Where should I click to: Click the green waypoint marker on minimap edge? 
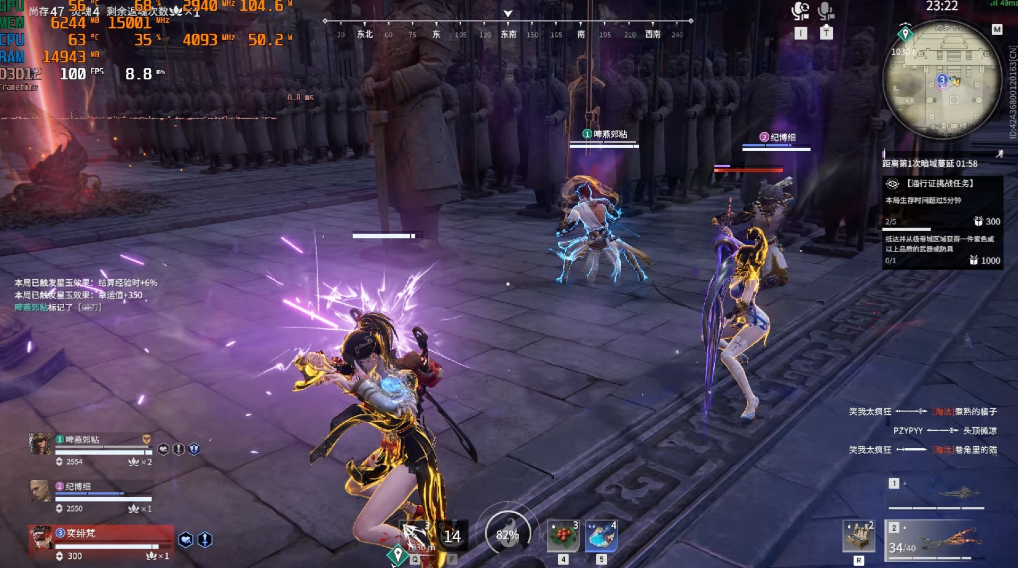click(904, 33)
